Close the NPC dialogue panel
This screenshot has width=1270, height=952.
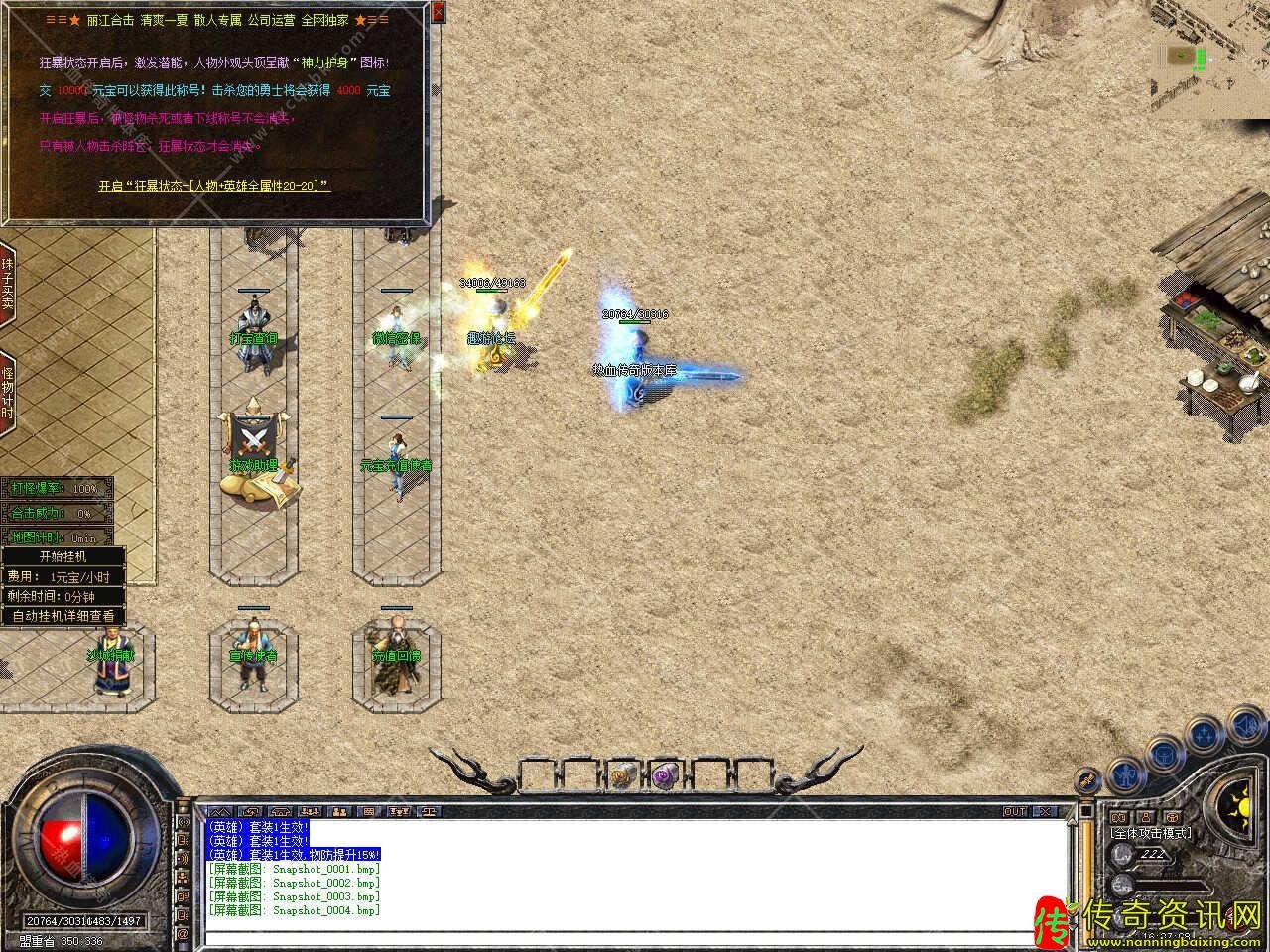pos(439,13)
